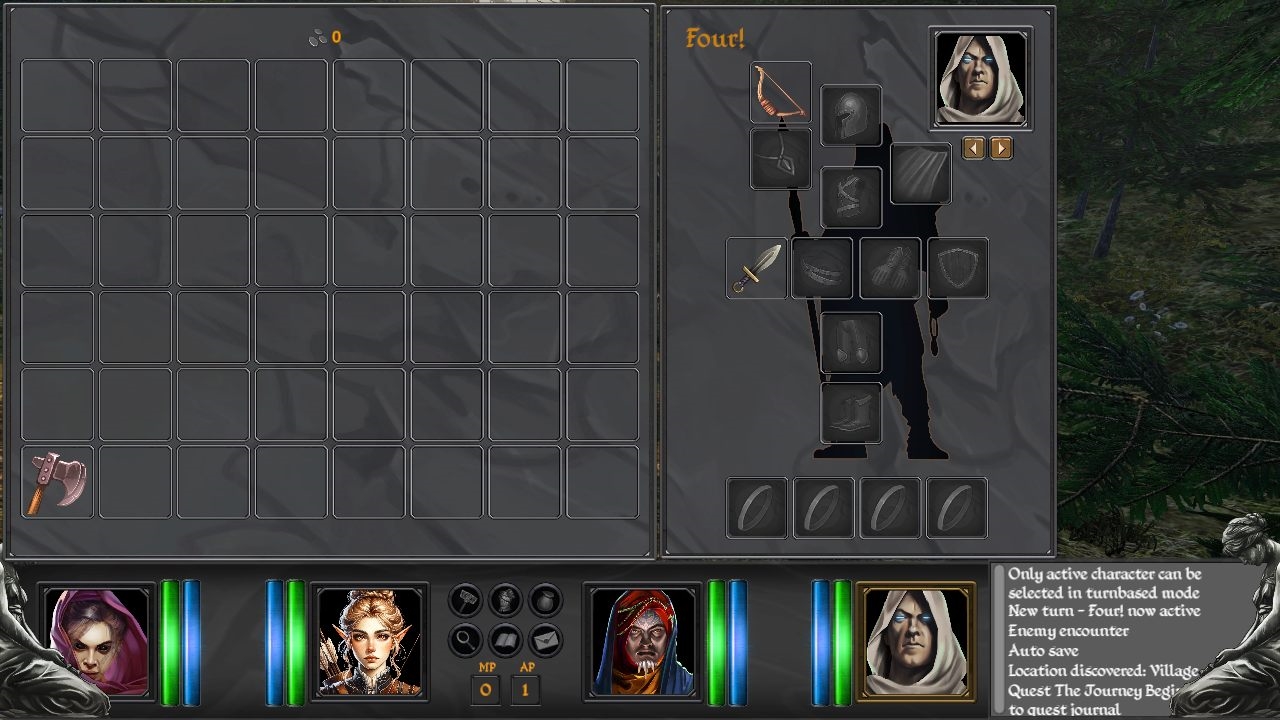This screenshot has height=720, width=1280.
Task: Choose the empty cloak equipment slot
Action: click(920, 174)
